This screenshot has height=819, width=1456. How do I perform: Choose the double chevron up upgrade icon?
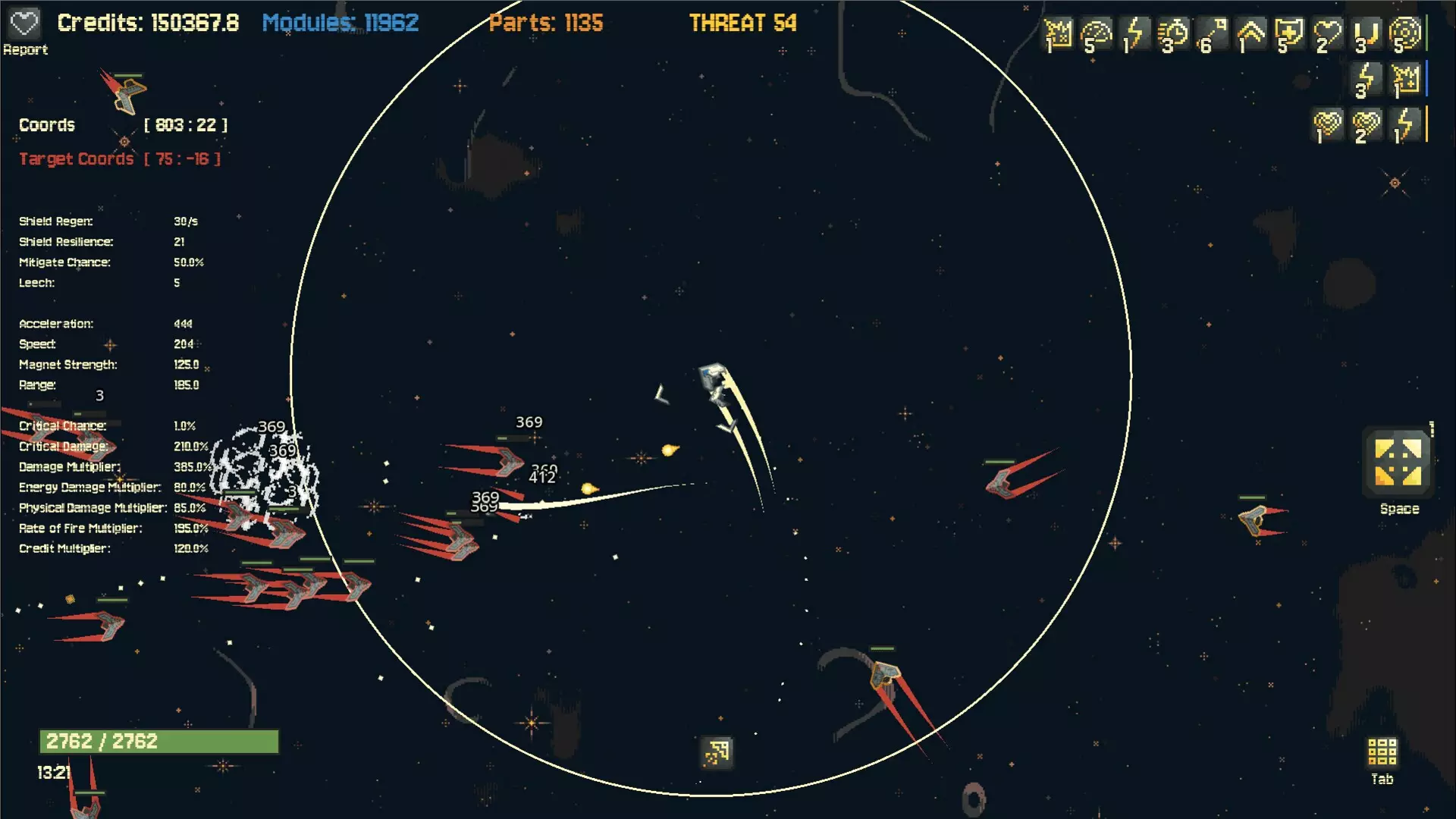pos(1250,35)
